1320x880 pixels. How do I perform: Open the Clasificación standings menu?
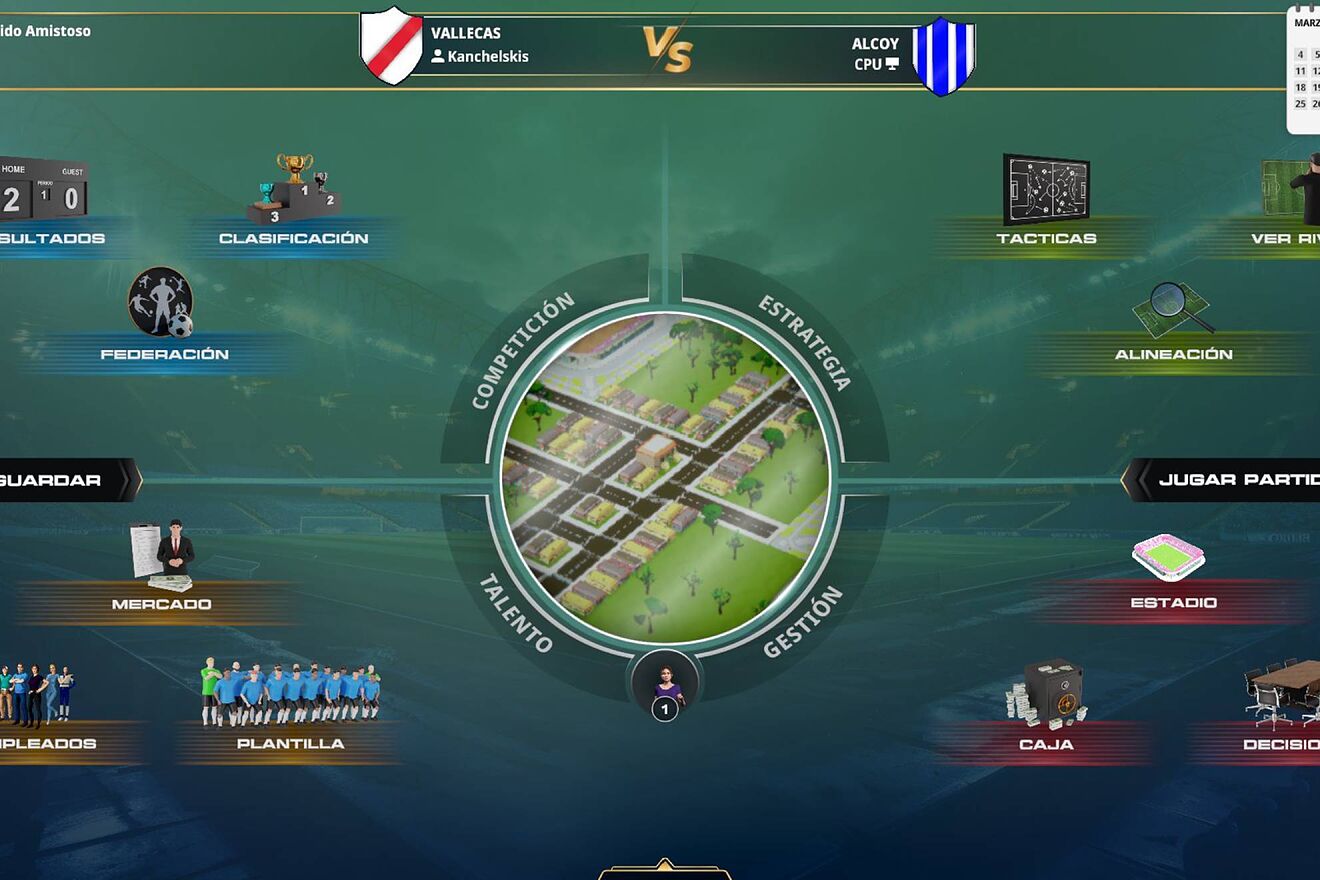294,238
